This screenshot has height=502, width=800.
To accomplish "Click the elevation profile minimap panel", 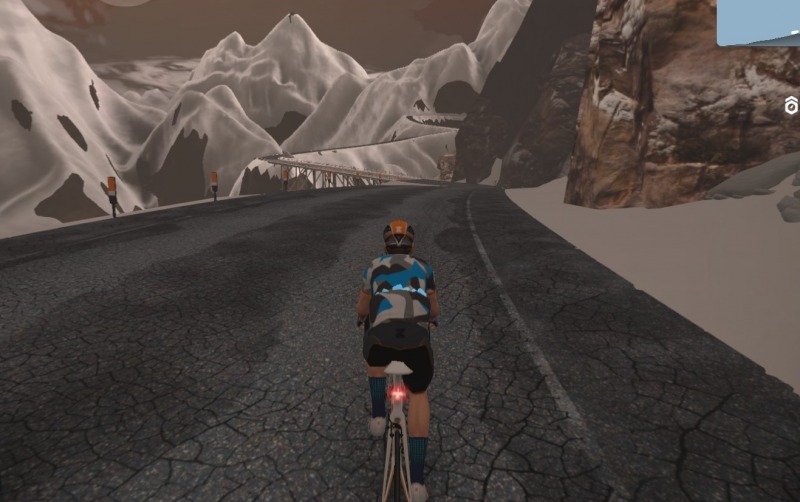I will (x=759, y=22).
